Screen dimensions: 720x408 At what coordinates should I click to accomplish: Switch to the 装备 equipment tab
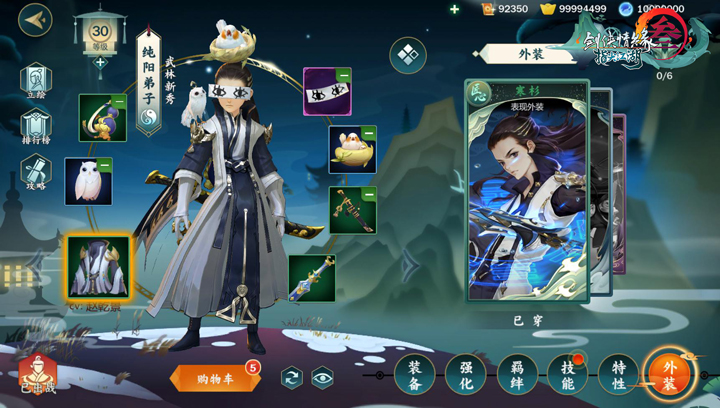coord(414,374)
